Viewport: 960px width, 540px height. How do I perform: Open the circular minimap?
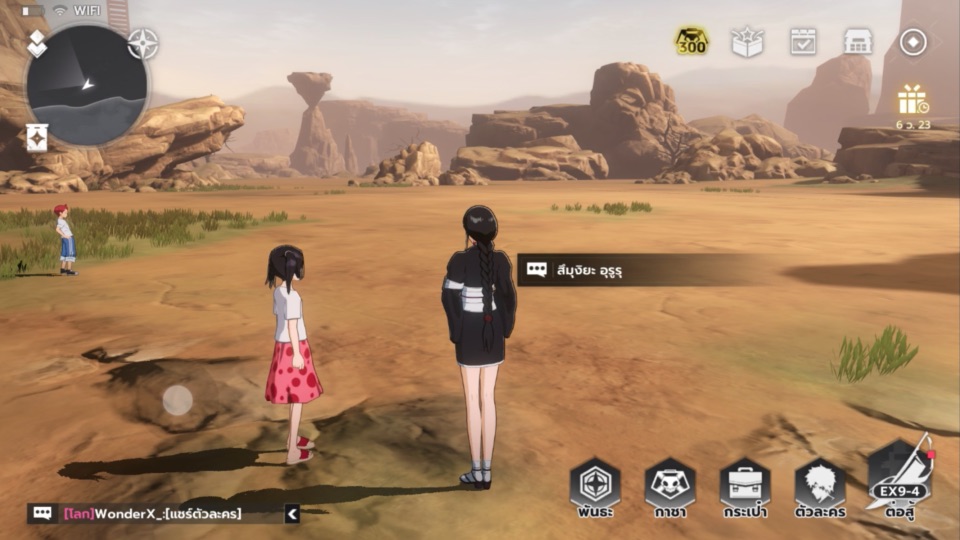(x=87, y=85)
